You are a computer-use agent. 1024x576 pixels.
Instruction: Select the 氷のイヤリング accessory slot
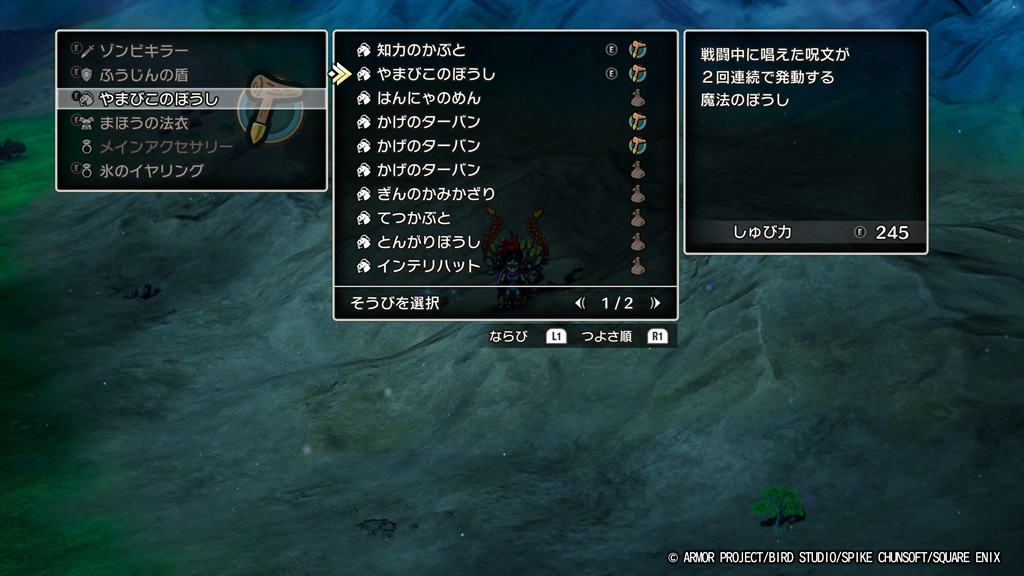(x=151, y=171)
